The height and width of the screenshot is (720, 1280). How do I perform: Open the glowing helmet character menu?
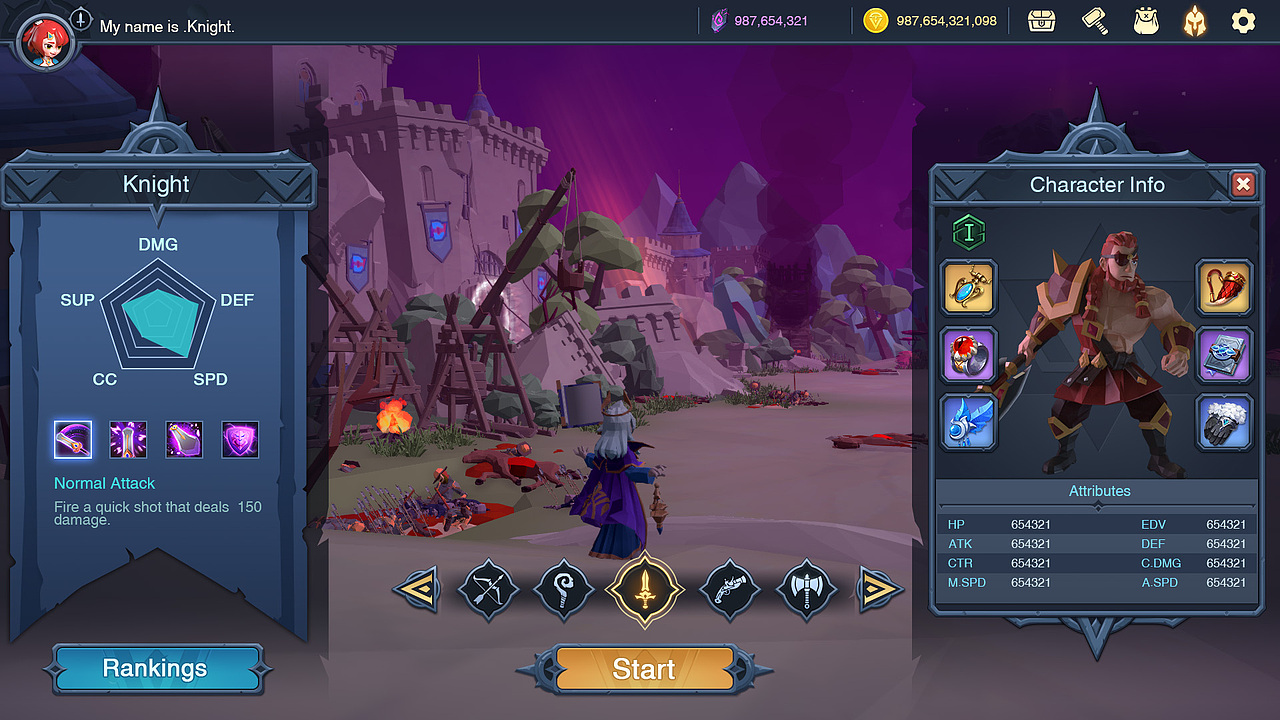[1194, 21]
